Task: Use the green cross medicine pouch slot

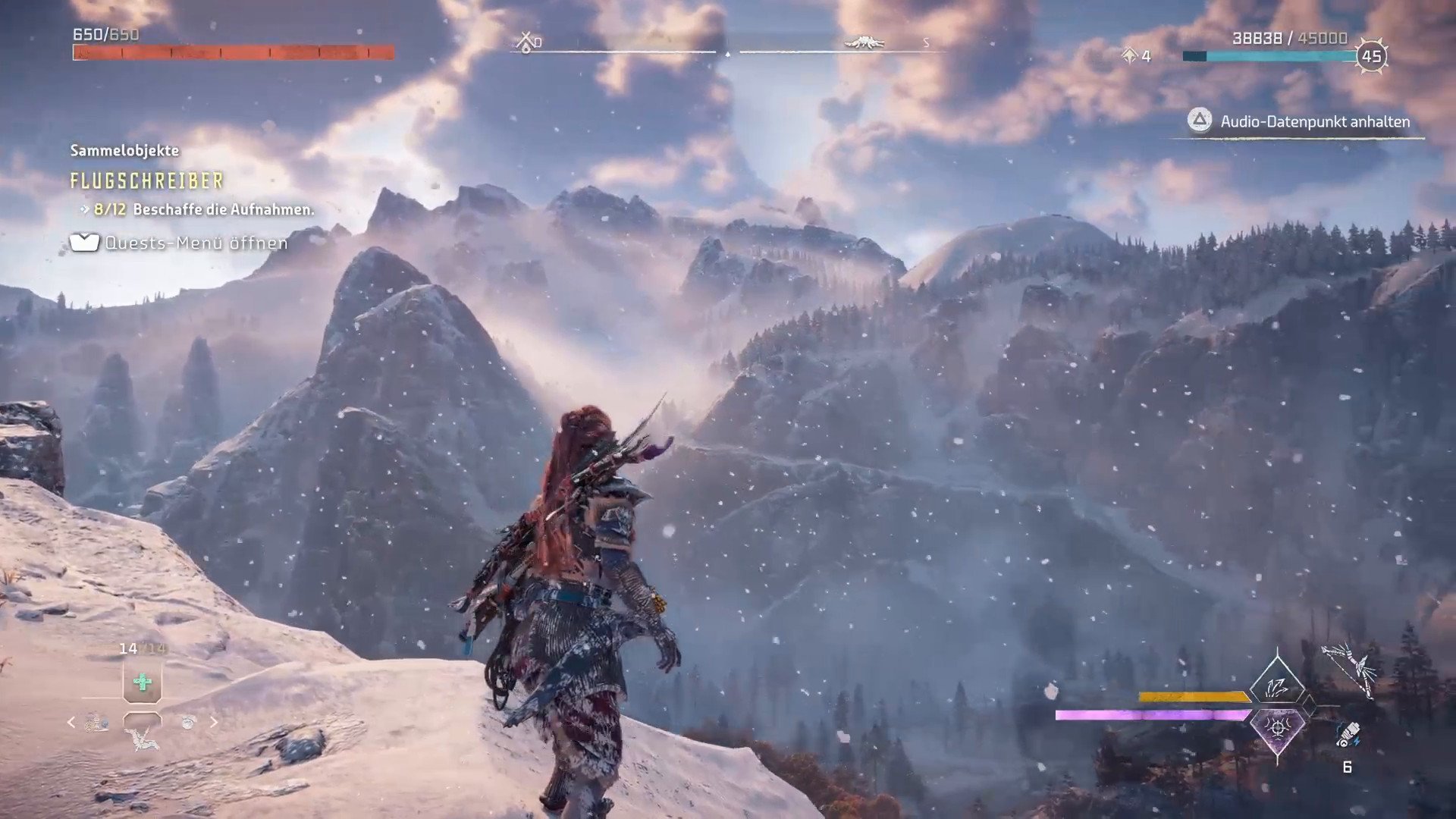Action: [x=142, y=682]
